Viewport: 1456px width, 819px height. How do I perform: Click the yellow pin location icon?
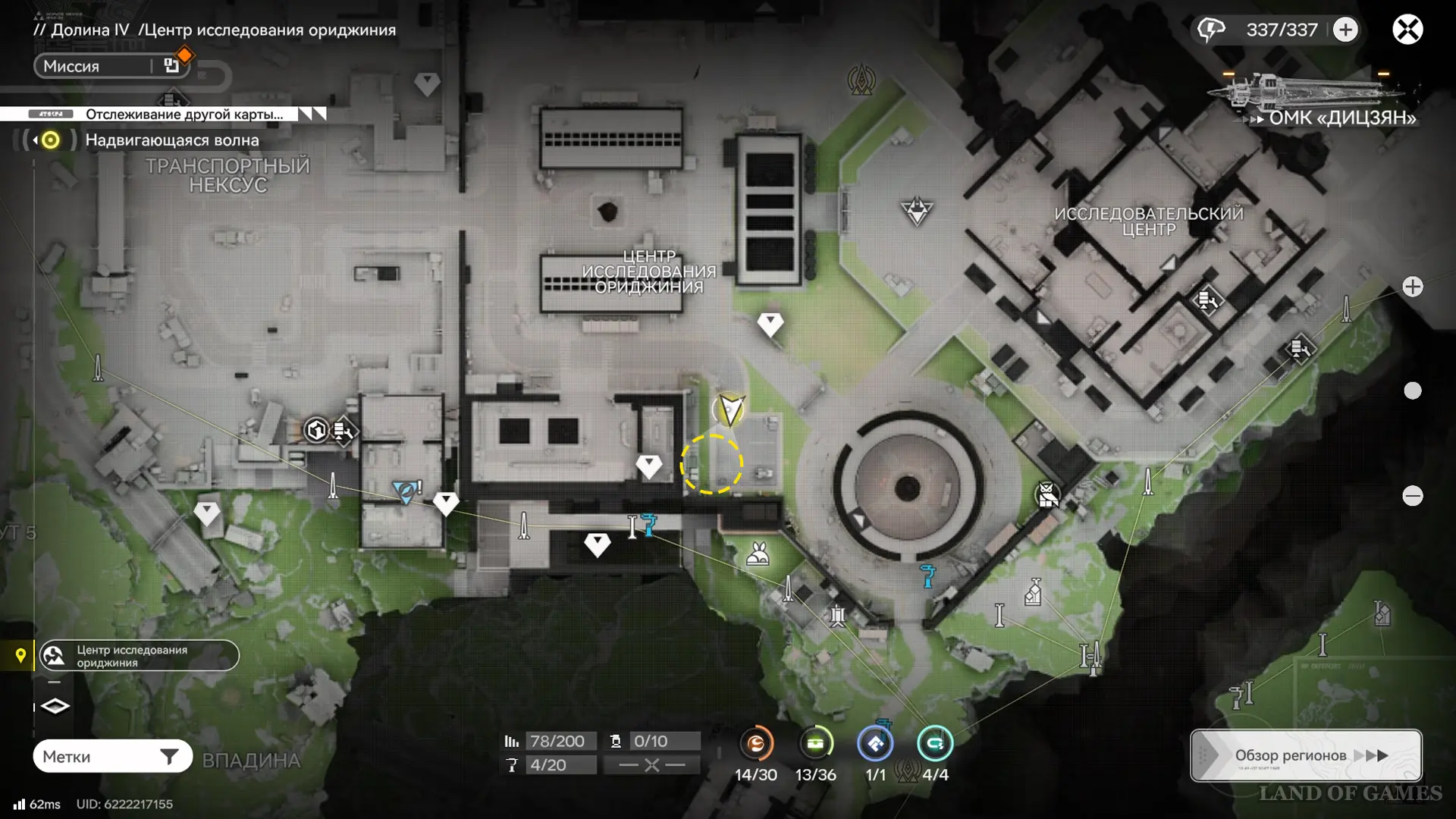point(20,655)
